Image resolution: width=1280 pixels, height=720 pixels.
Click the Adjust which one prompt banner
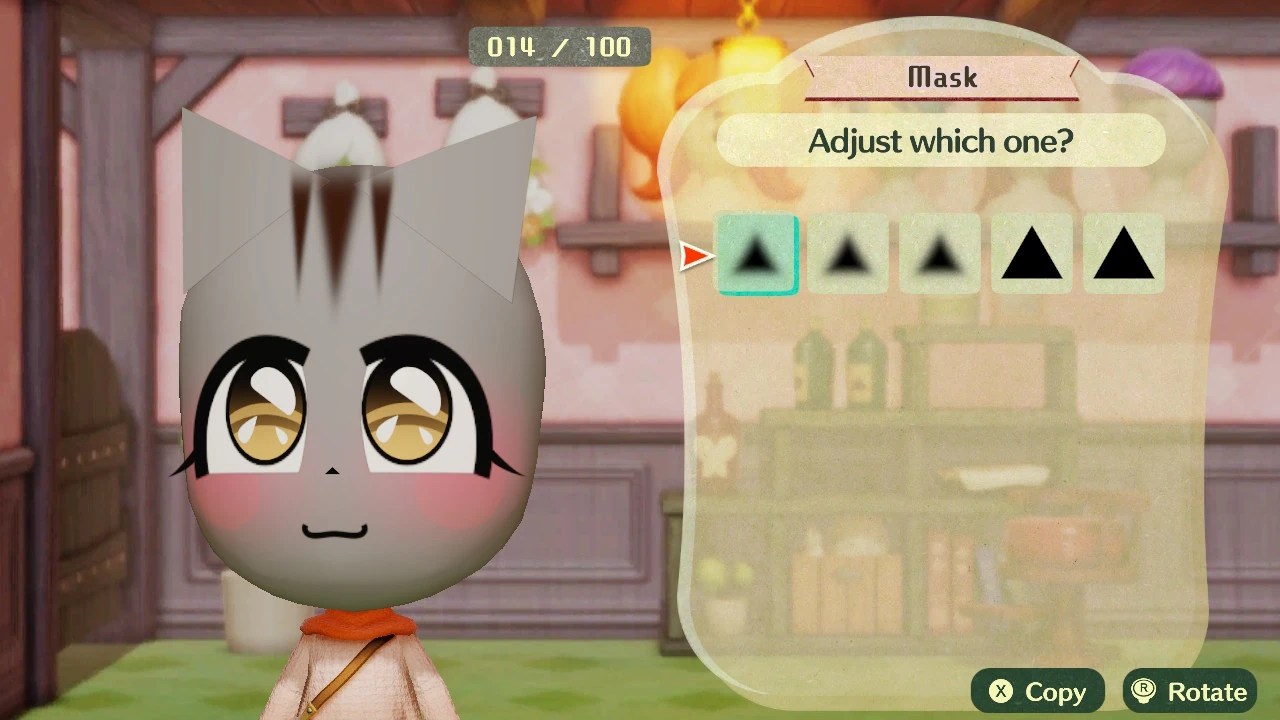pyautogui.click(x=940, y=141)
